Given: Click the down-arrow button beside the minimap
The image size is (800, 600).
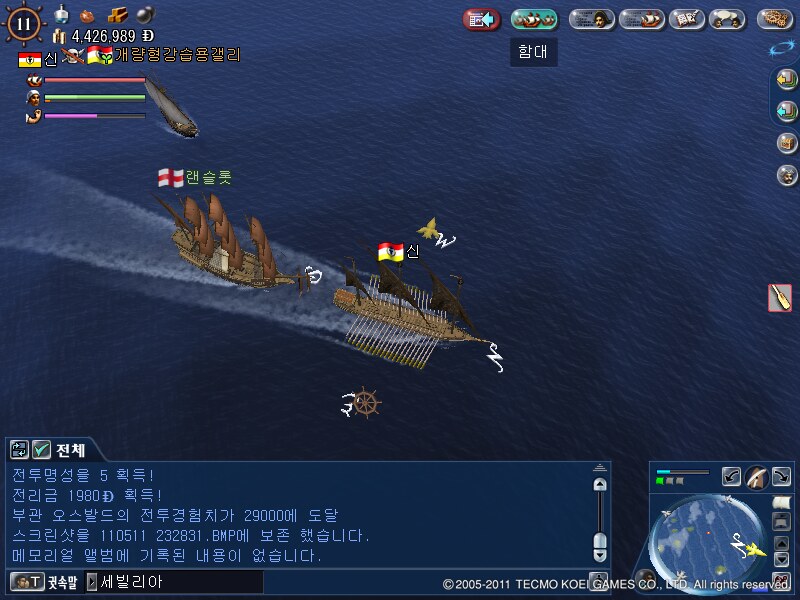Looking at the screenshot, I should 782,559.
